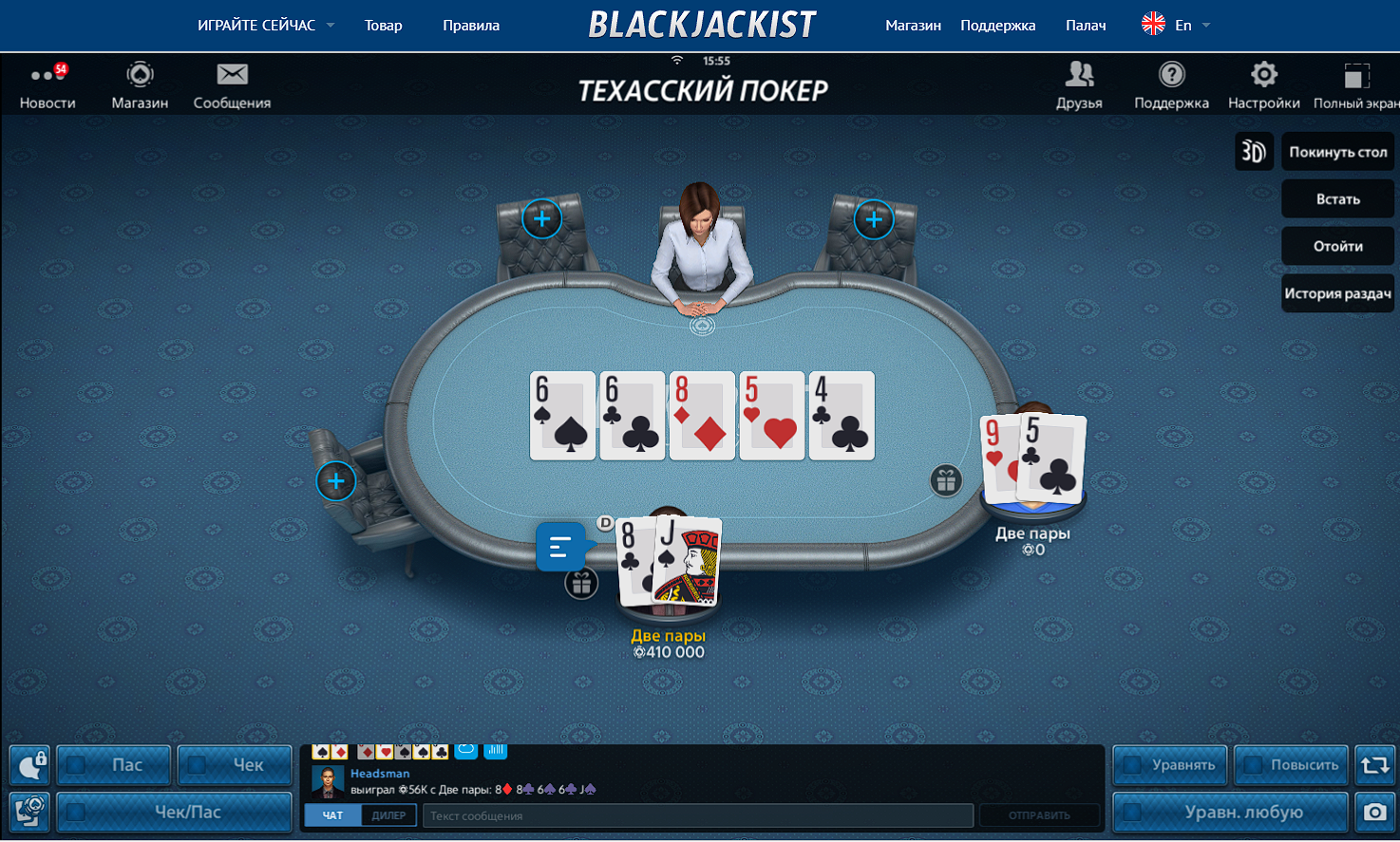This screenshot has height=842, width=1400.
Task: Click the Покинуть стол button
Action: click(1337, 152)
